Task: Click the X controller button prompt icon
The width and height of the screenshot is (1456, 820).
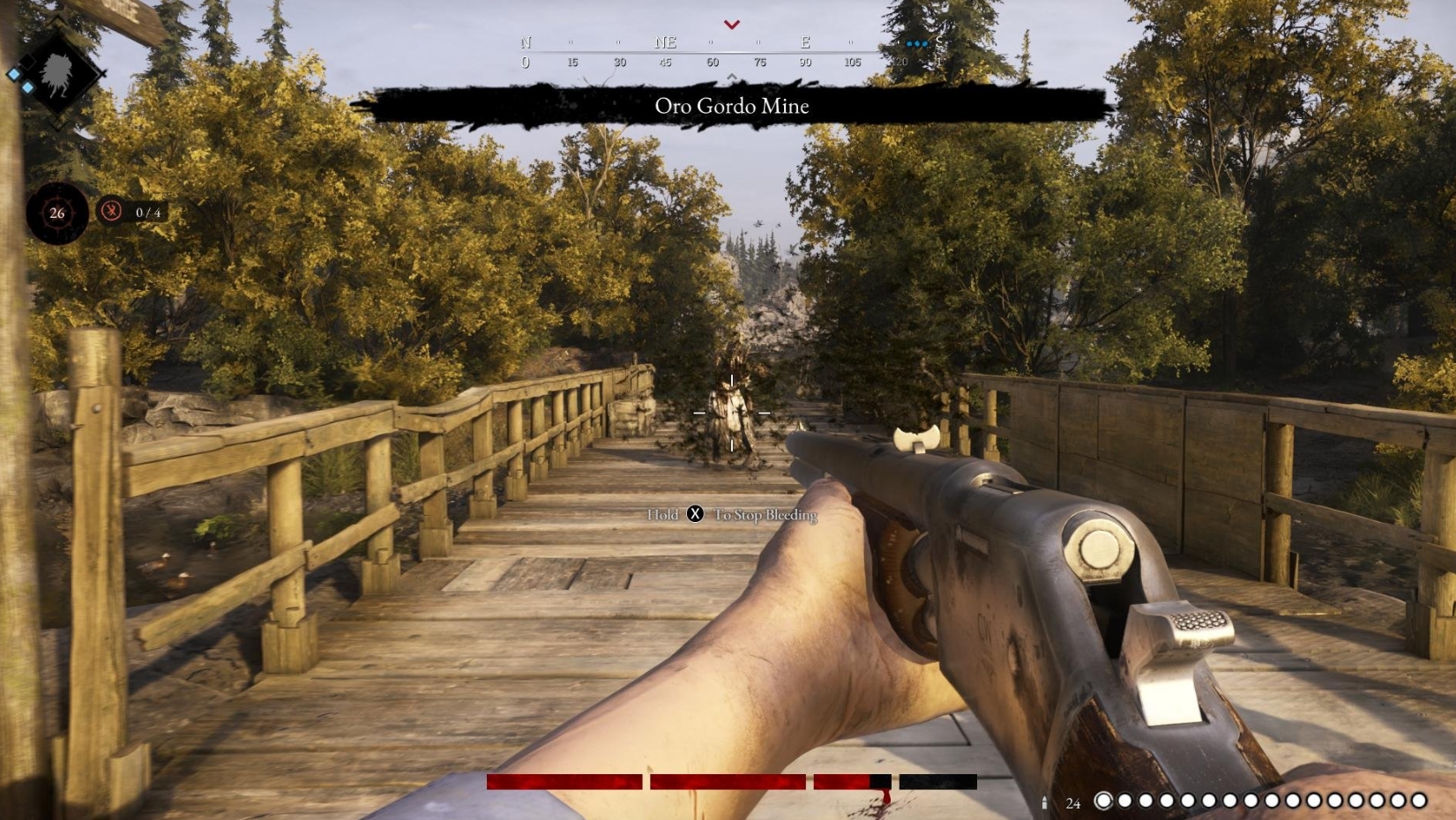Action: click(694, 514)
